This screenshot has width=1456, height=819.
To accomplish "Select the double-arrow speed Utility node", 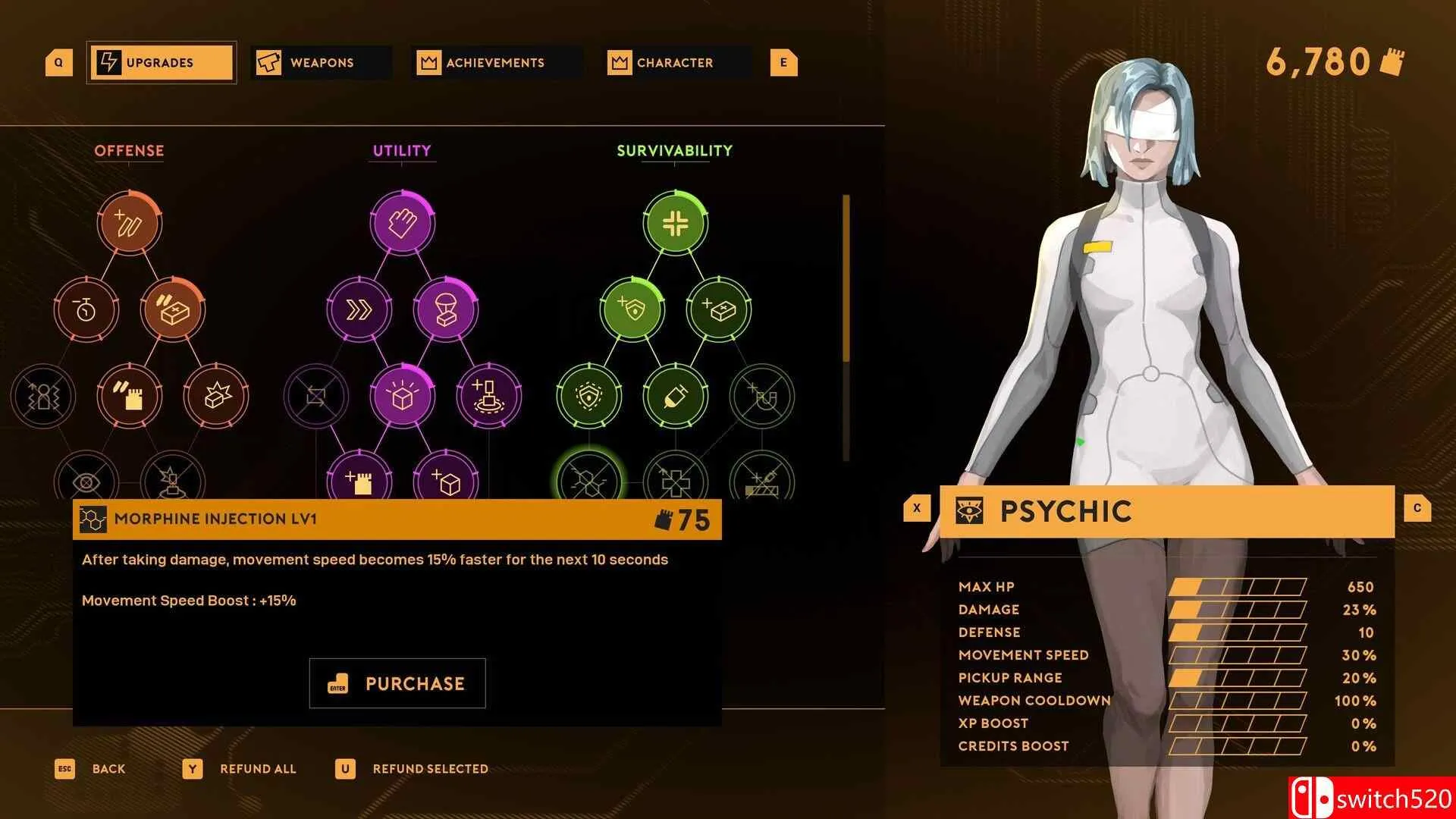I will click(359, 309).
